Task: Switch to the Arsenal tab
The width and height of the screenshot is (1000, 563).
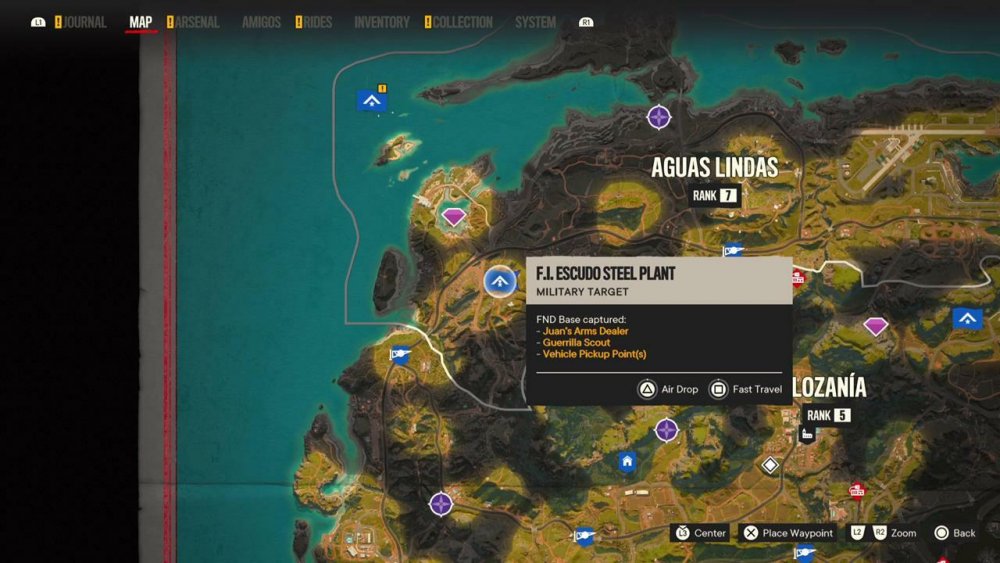Action: coord(197,22)
